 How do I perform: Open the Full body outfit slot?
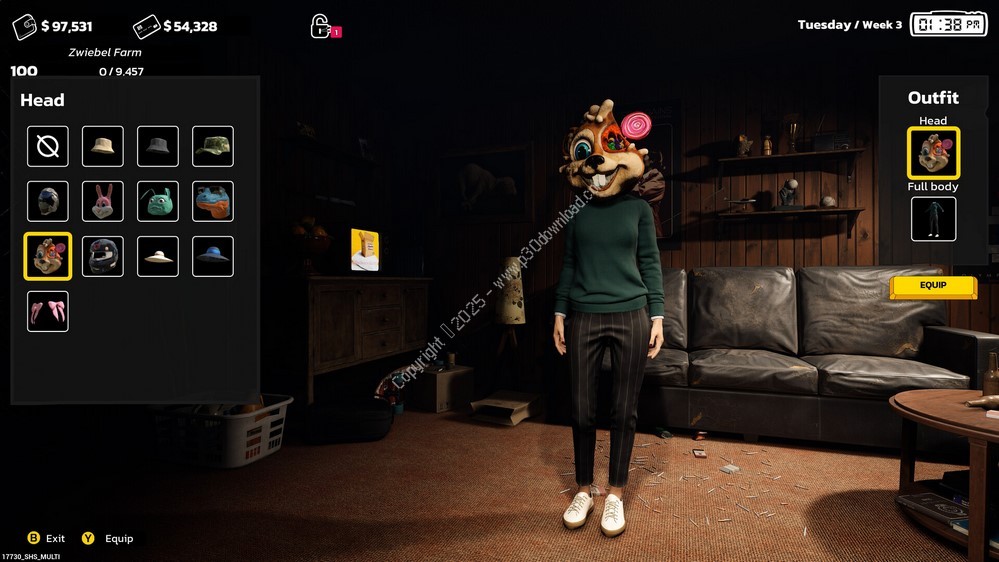(933, 219)
